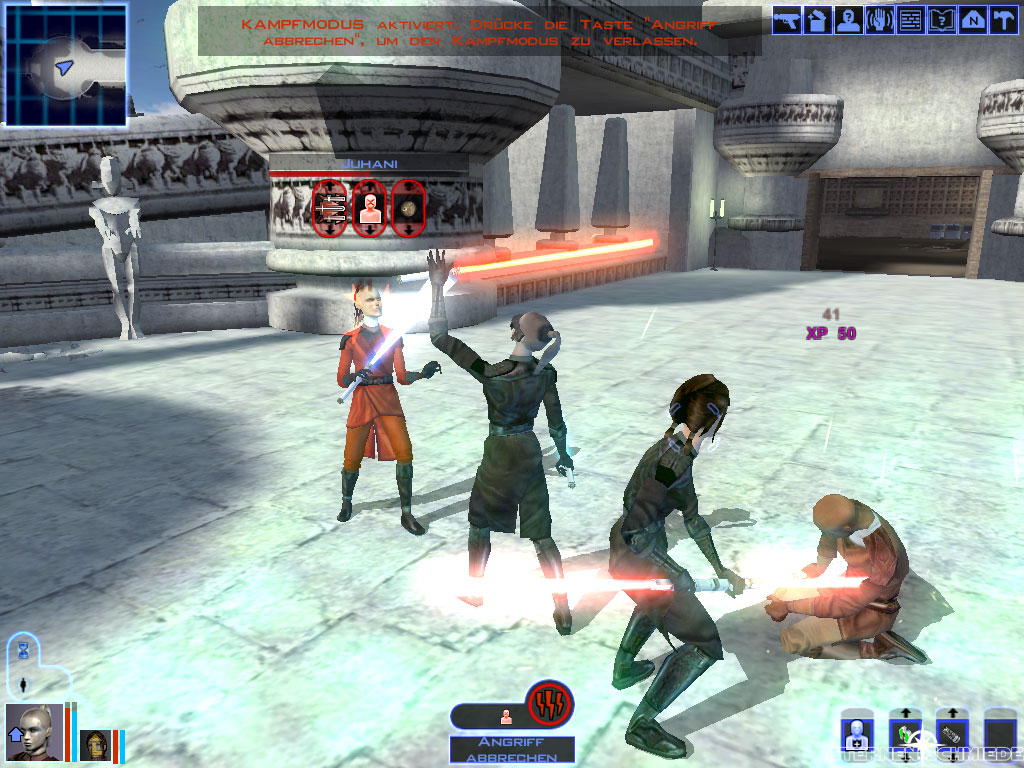Open the character sheet silhouette icon
1024x768 pixels.
849,20
